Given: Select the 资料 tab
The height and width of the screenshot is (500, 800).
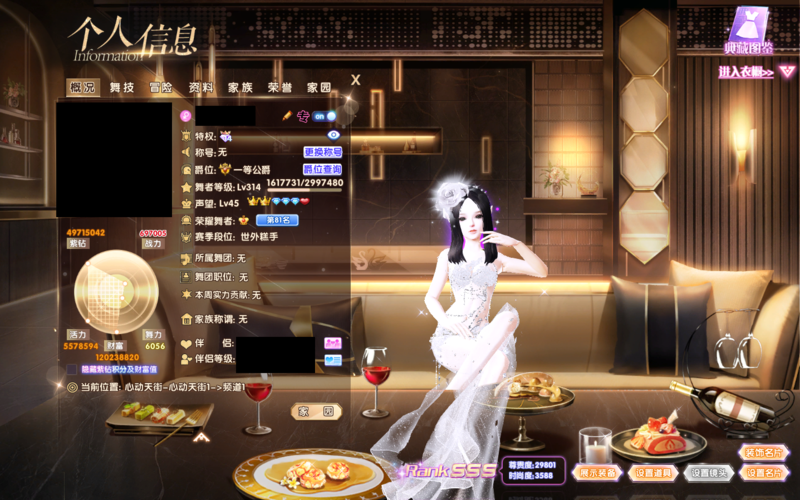Looking at the screenshot, I should tap(202, 88).
